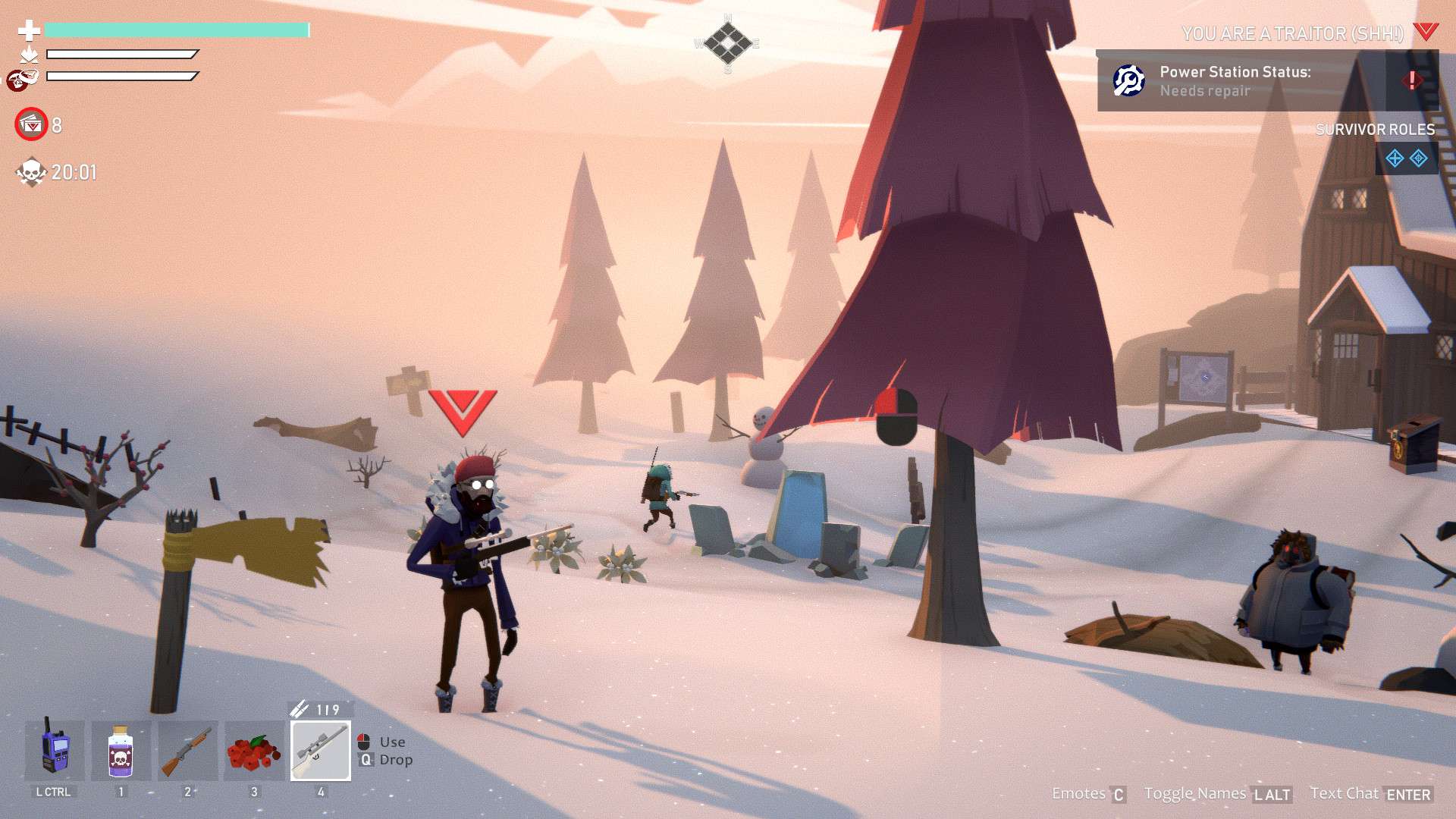Select the walkie-talkie radio slot
This screenshot has height=819, width=1456.
(55, 751)
